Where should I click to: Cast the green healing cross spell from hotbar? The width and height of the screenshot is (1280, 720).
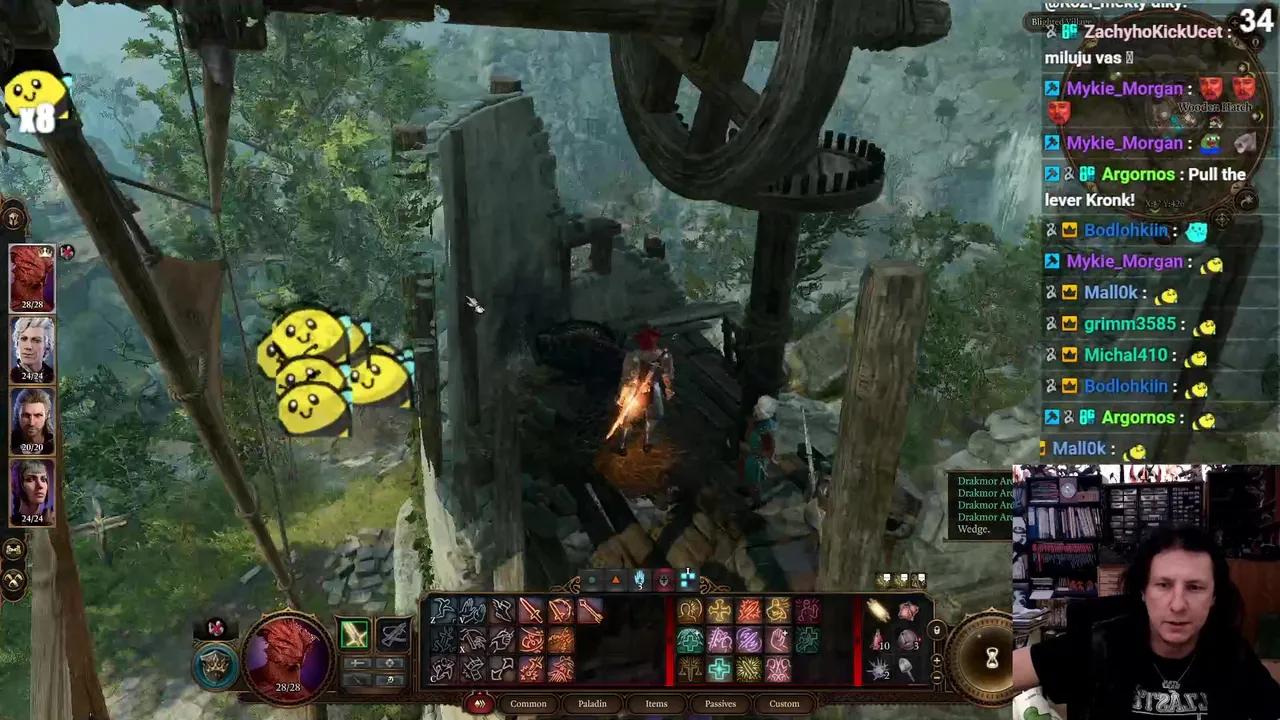tap(719, 667)
